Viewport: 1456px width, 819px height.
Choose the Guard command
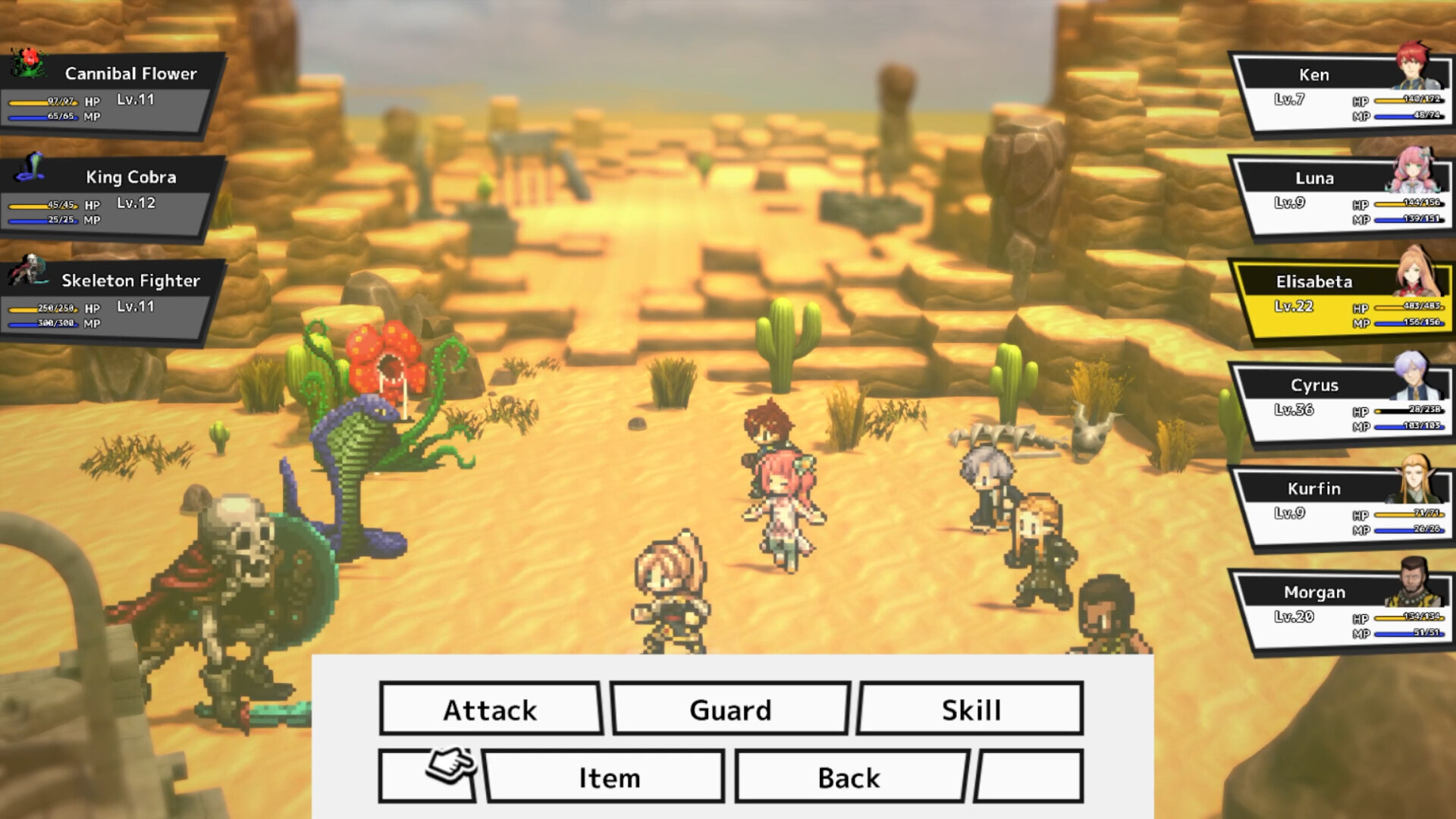pos(729,710)
